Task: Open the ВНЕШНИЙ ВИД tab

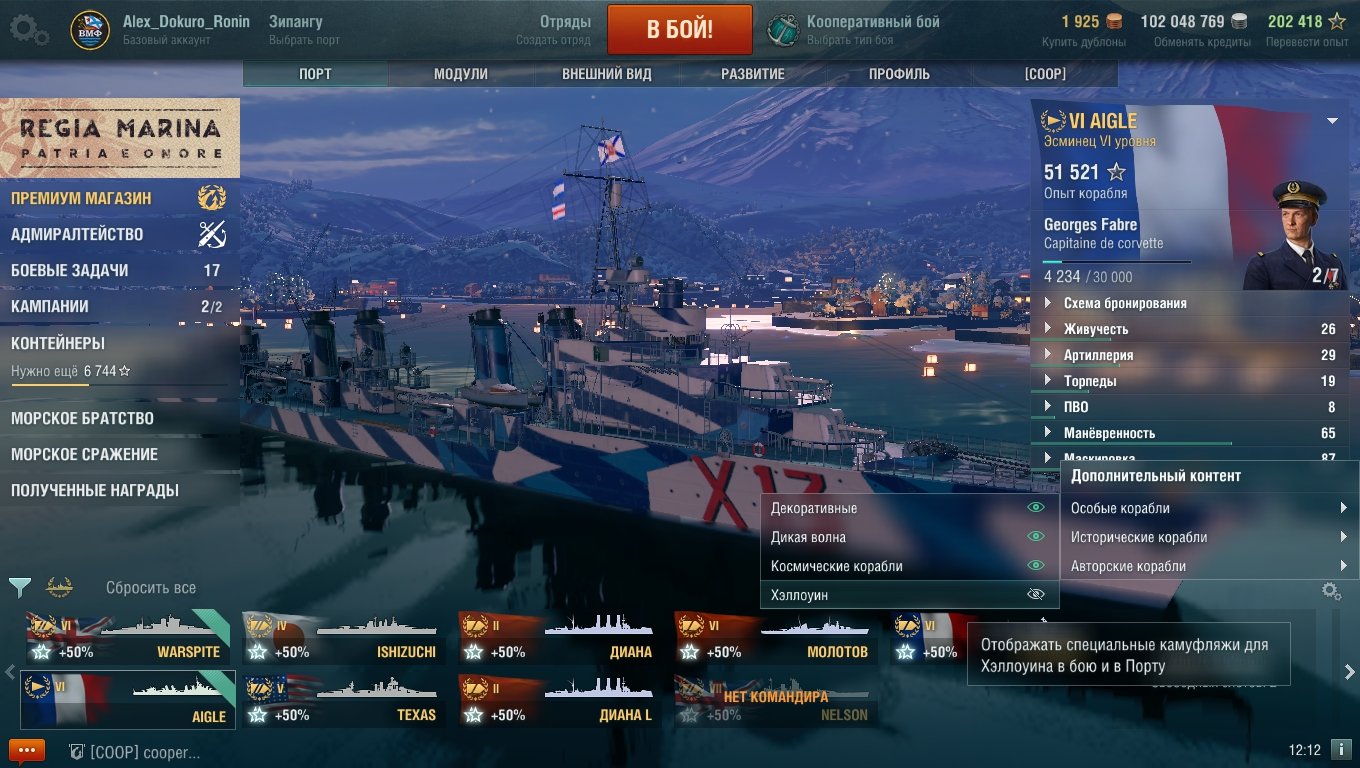Action: [606, 74]
